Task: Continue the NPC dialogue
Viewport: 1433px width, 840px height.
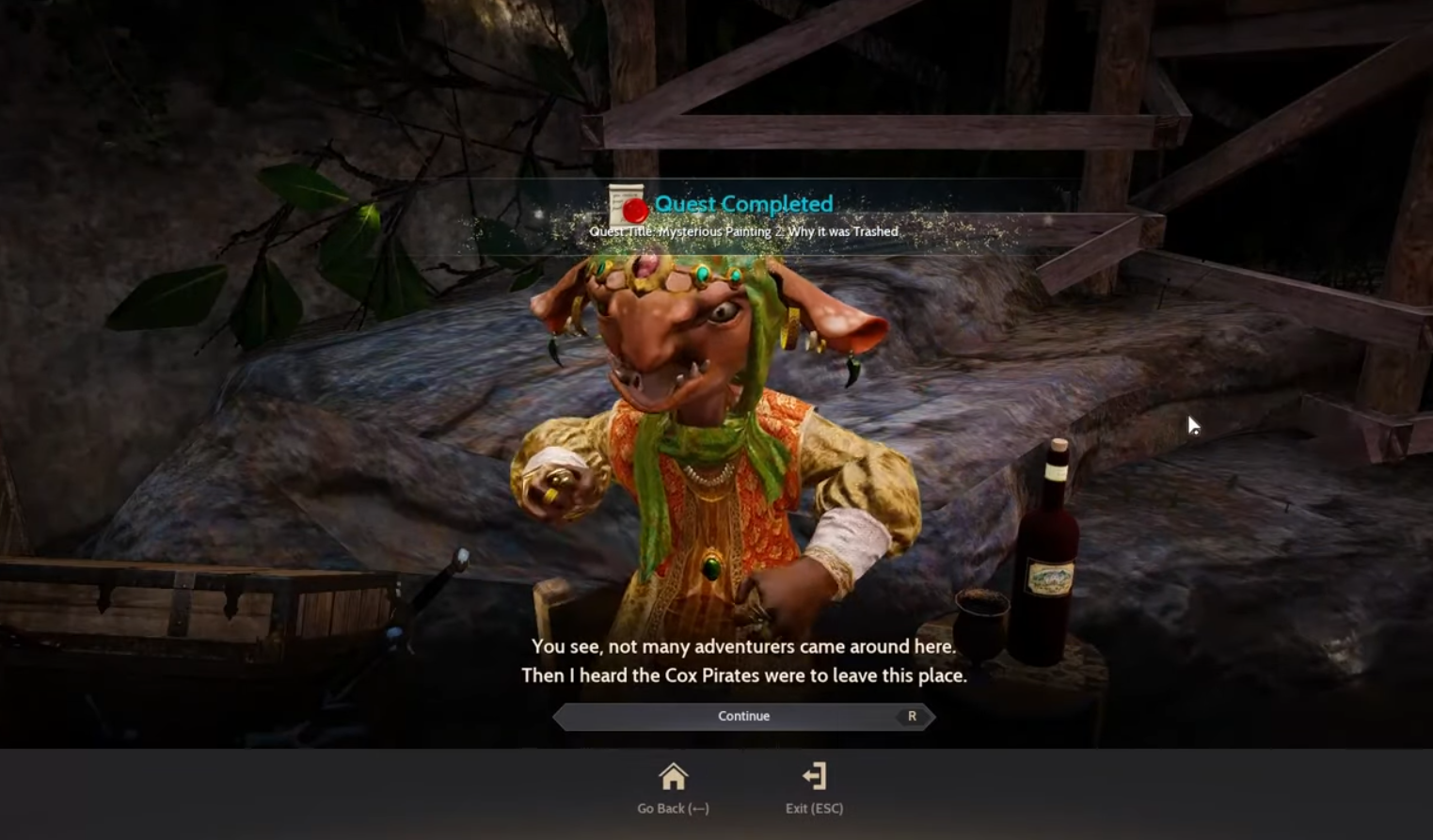Action: click(743, 717)
